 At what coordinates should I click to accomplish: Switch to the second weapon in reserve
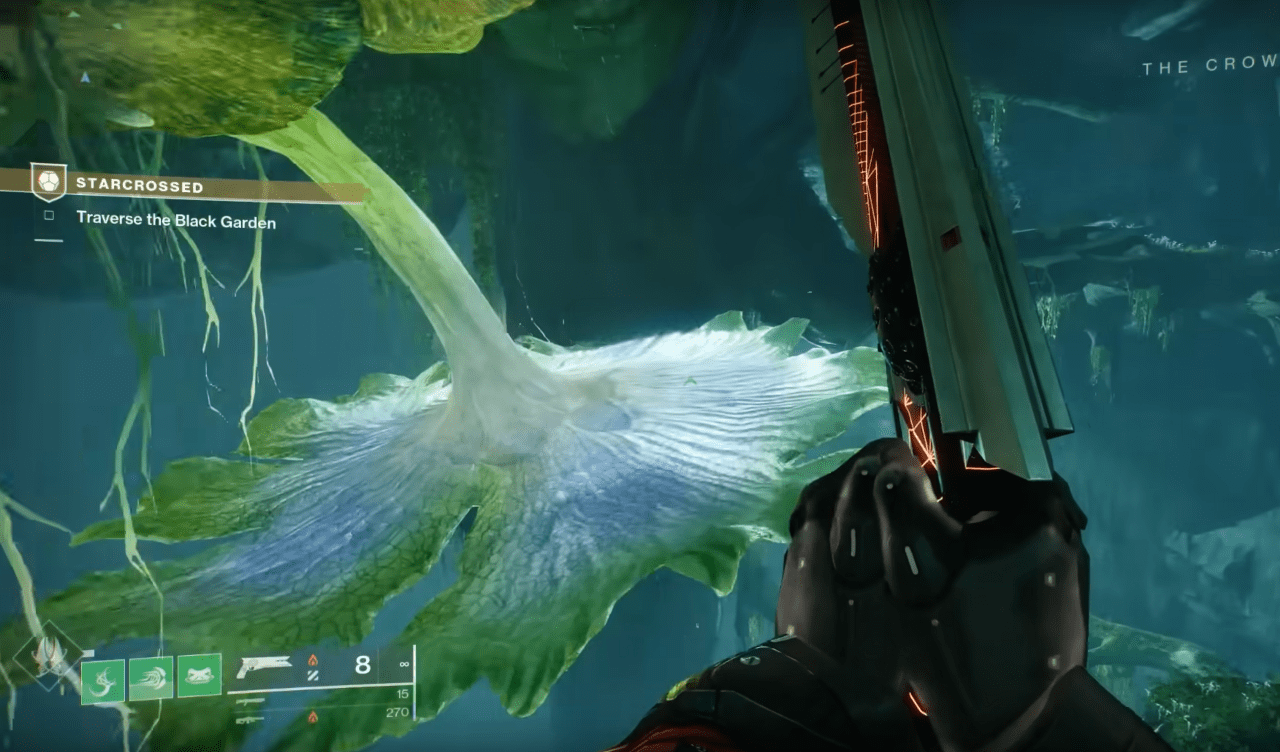[x=250, y=701]
